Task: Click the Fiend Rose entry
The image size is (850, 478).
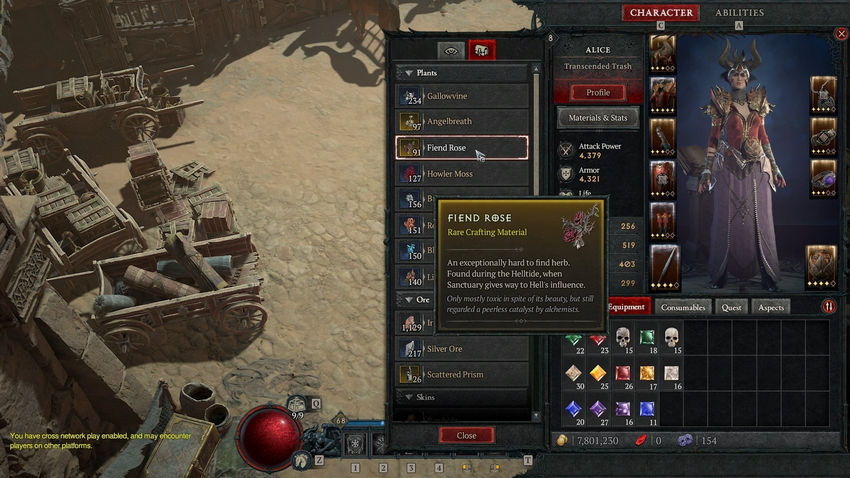Action: click(462, 148)
